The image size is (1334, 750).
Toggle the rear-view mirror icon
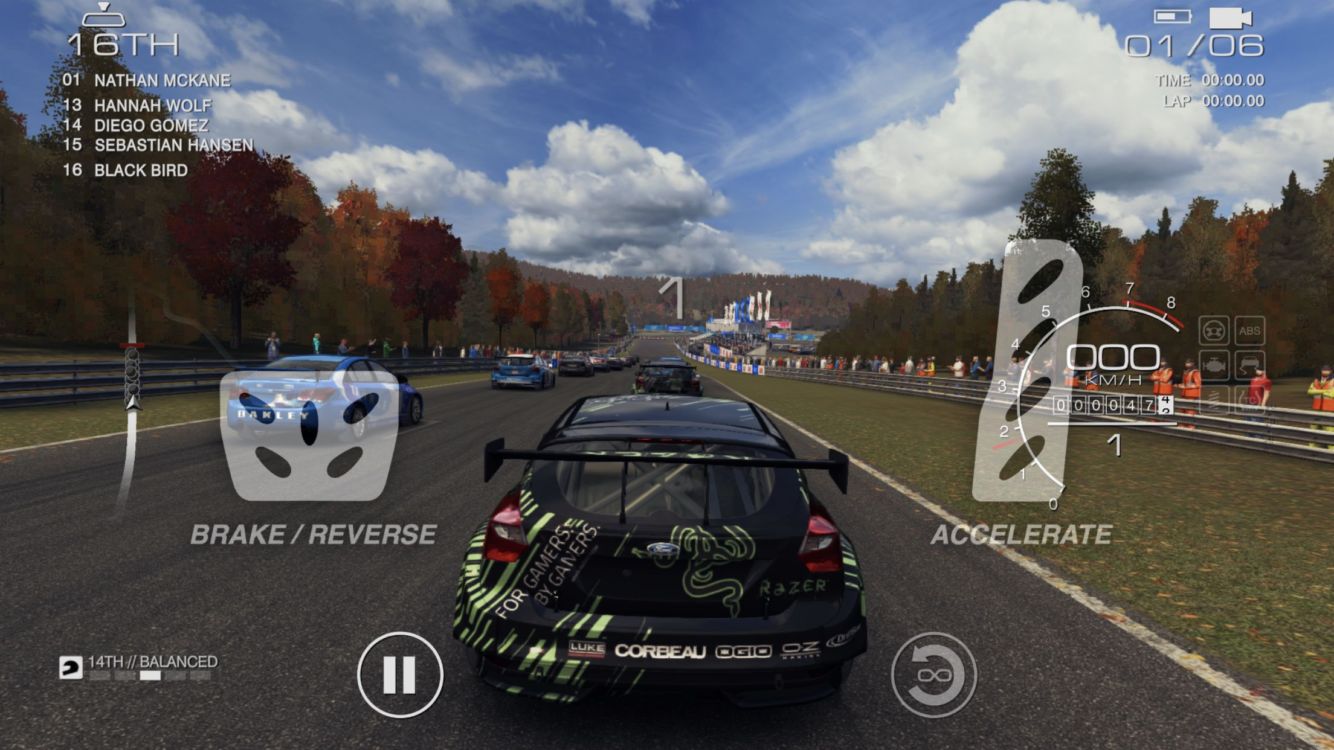[x=103, y=16]
